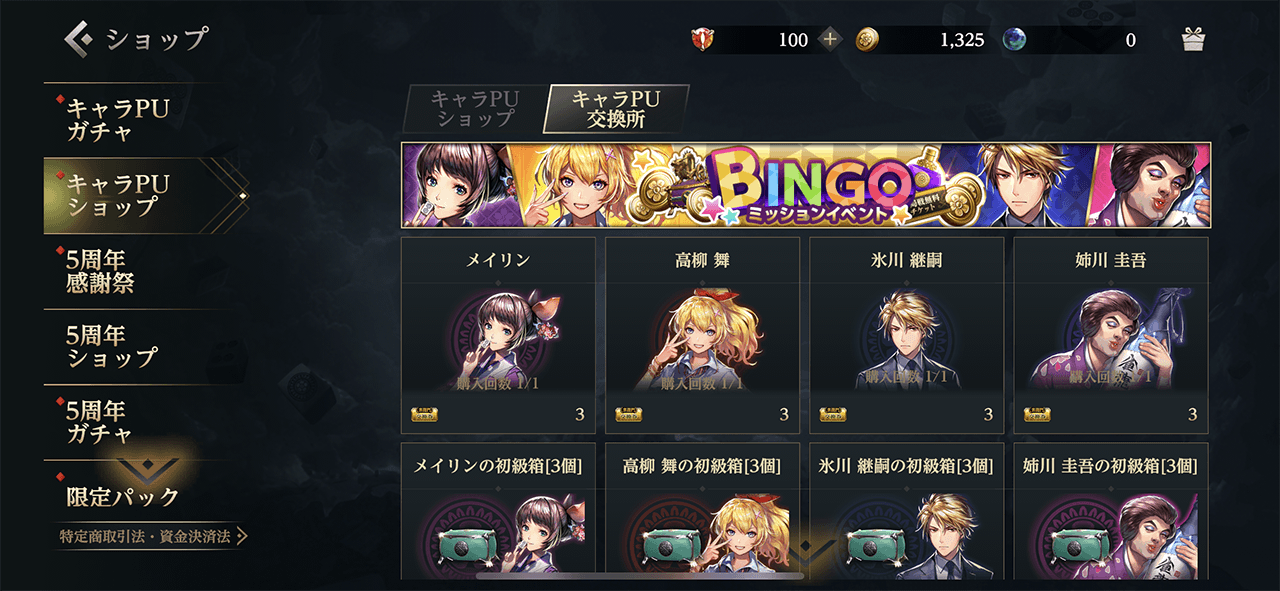Open the 特定商取引法・資金決済法 link

pos(152,537)
